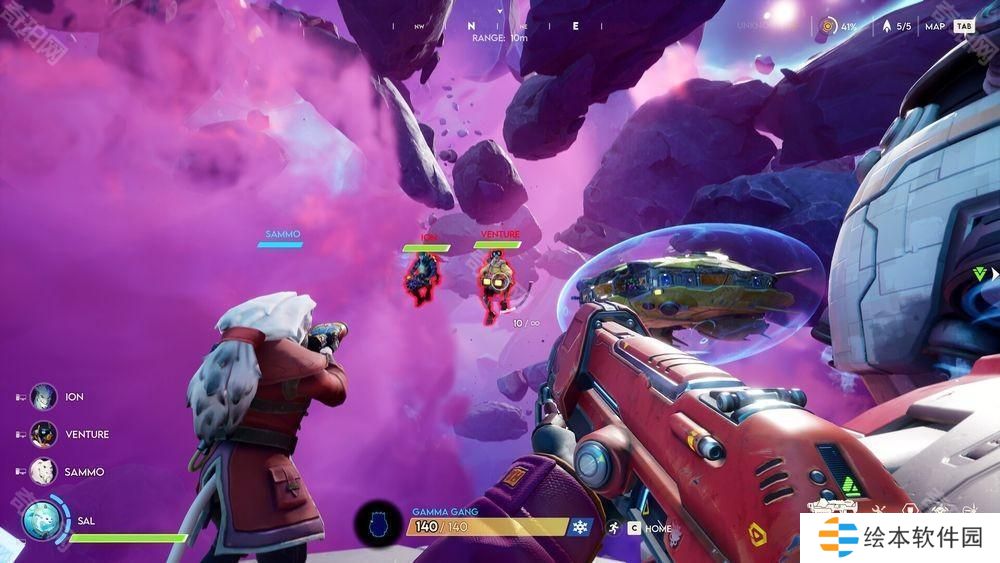The width and height of the screenshot is (1000, 563).
Task: Click the rocket ship 5/5 icon
Action: click(885, 27)
